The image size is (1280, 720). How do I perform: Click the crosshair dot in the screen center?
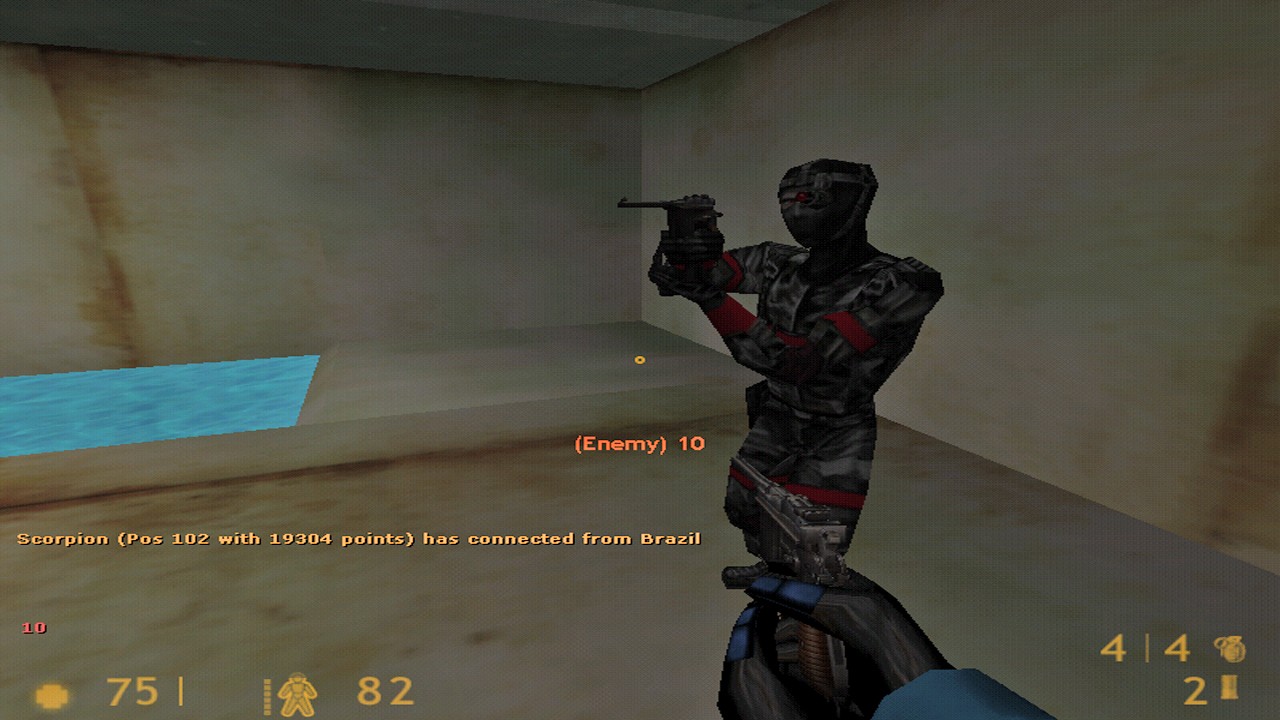click(x=640, y=360)
